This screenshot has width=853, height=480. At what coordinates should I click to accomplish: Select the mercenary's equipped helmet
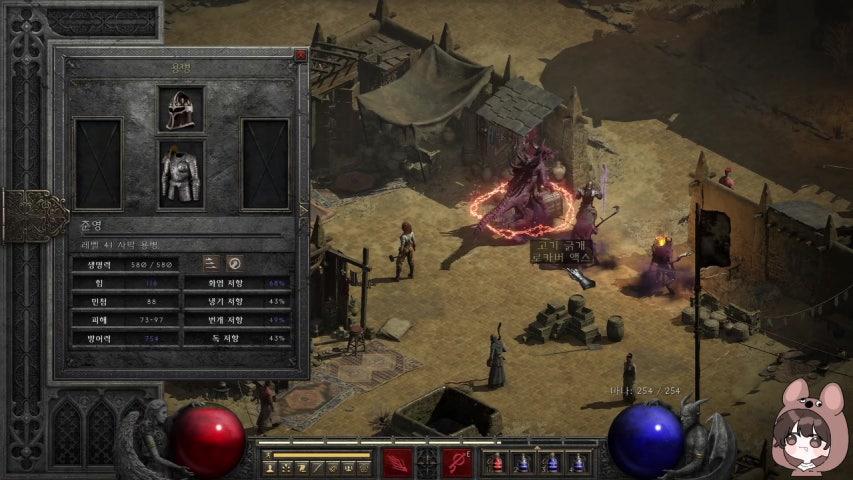(x=180, y=109)
